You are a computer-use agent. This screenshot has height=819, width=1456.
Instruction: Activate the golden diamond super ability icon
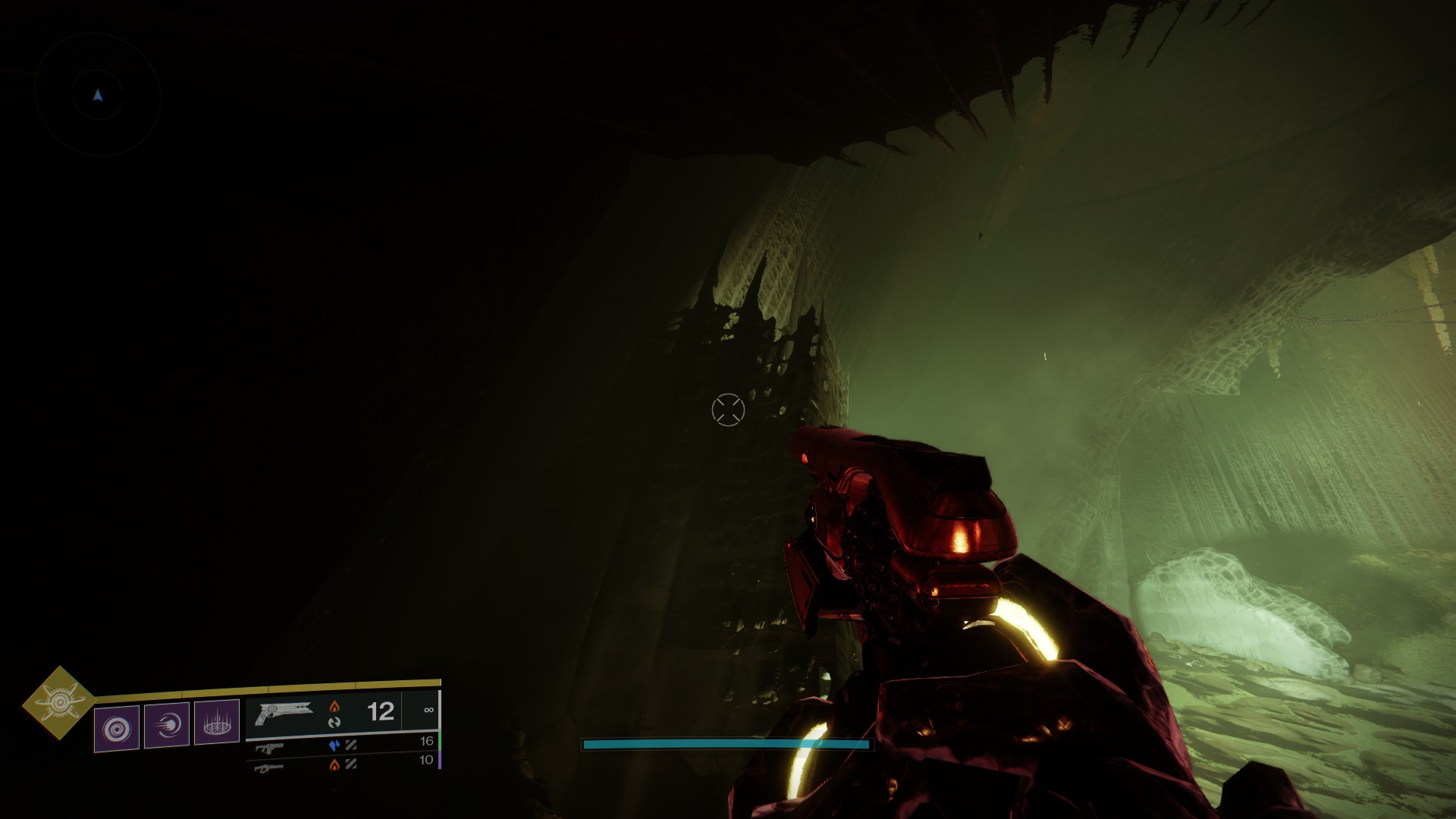(58, 703)
